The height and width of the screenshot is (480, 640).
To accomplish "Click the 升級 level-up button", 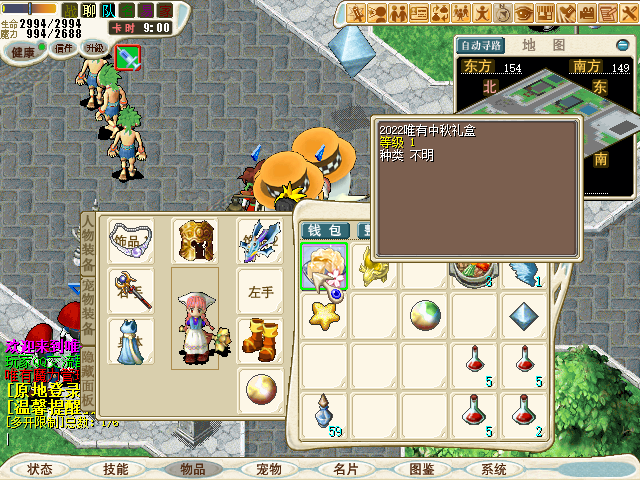I will pyautogui.click(x=94, y=48).
